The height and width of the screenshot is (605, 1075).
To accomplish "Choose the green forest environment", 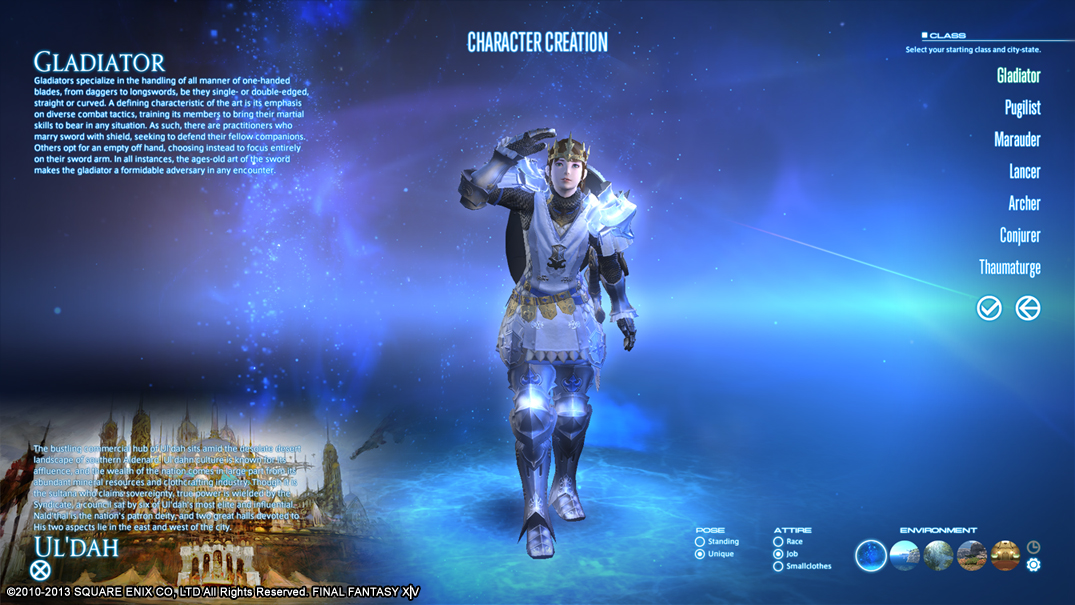I will point(938,555).
